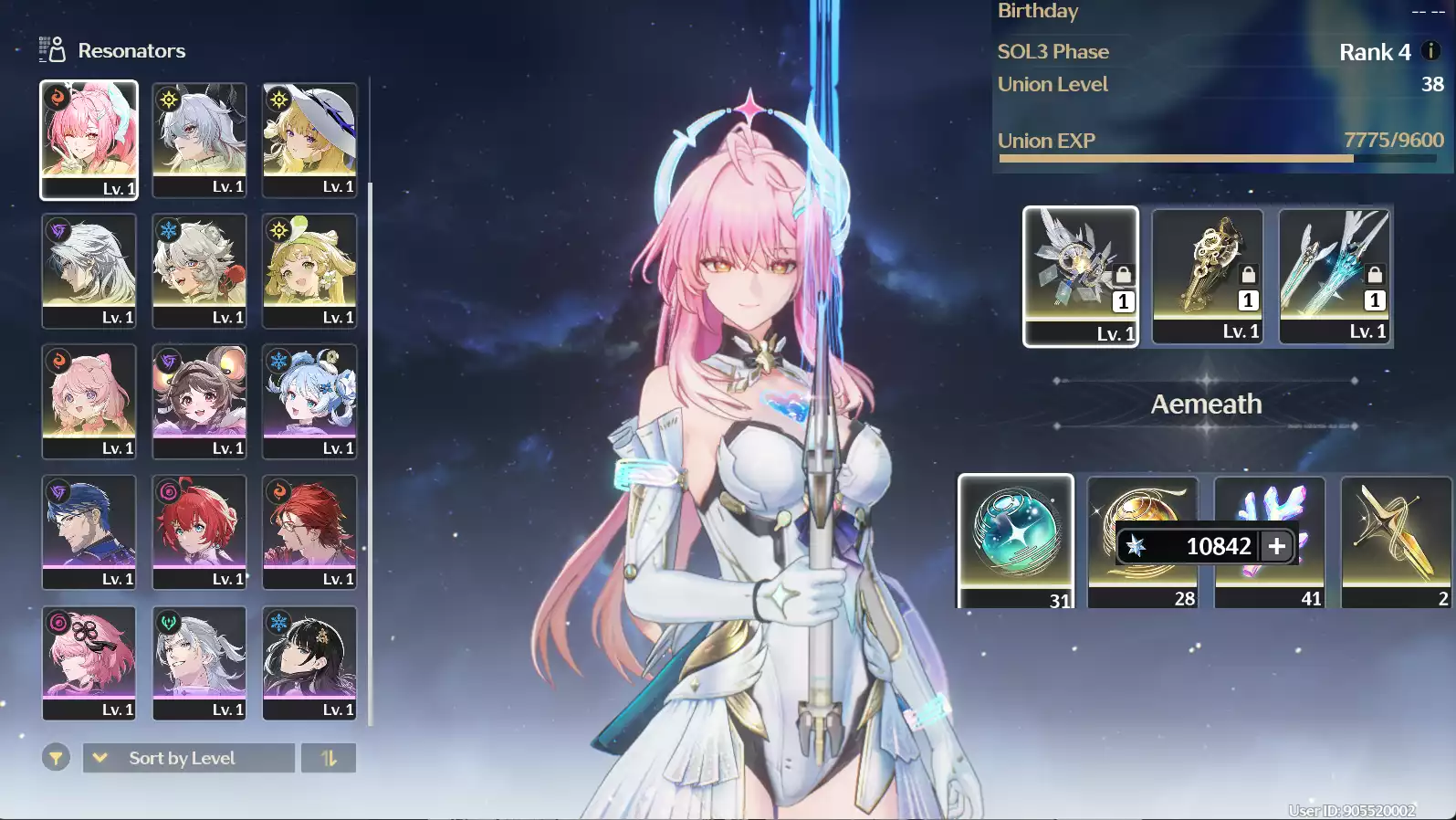Select the brown-haired girl with hair buns
1456x820 pixels.
click(x=199, y=401)
